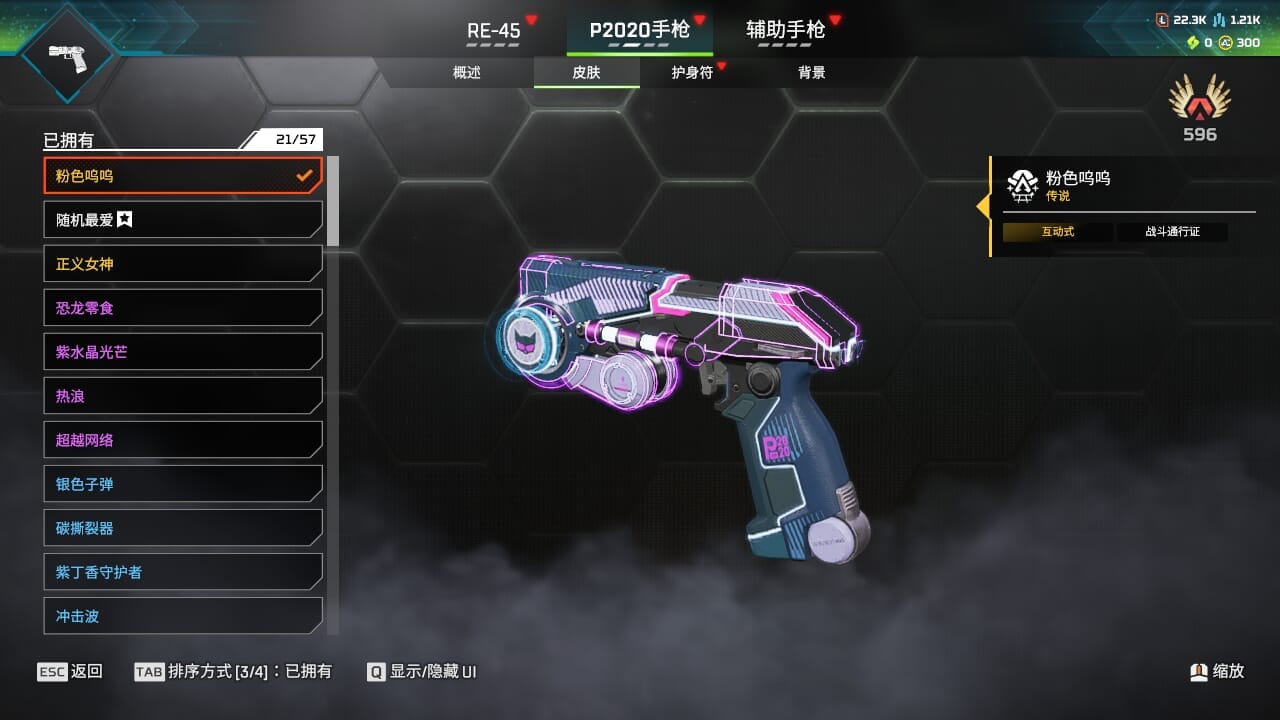This screenshot has width=1280, height=720.
Task: Pick the 恐龙零食 skin
Action: click(183, 308)
